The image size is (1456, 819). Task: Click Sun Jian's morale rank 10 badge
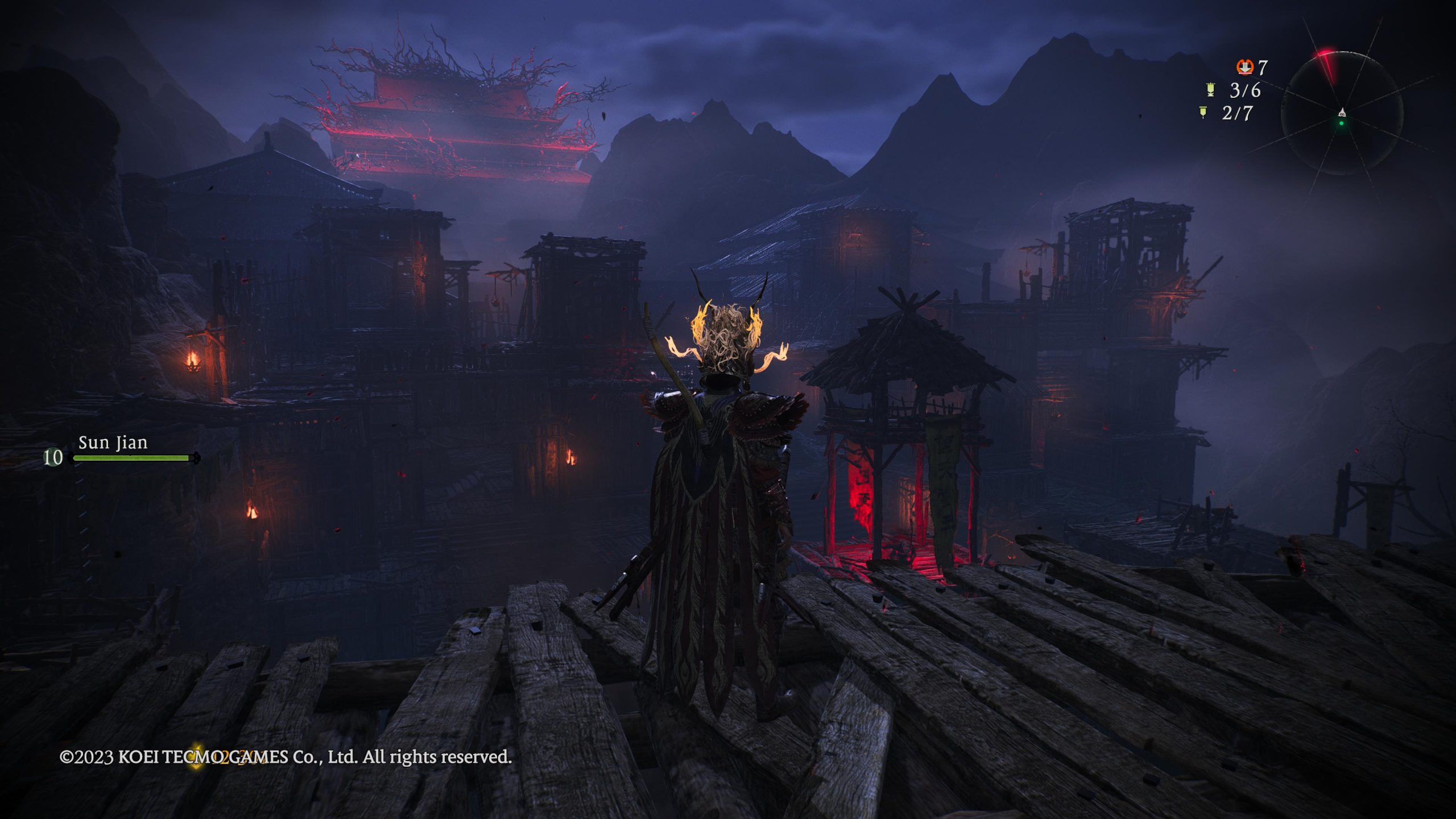53,457
